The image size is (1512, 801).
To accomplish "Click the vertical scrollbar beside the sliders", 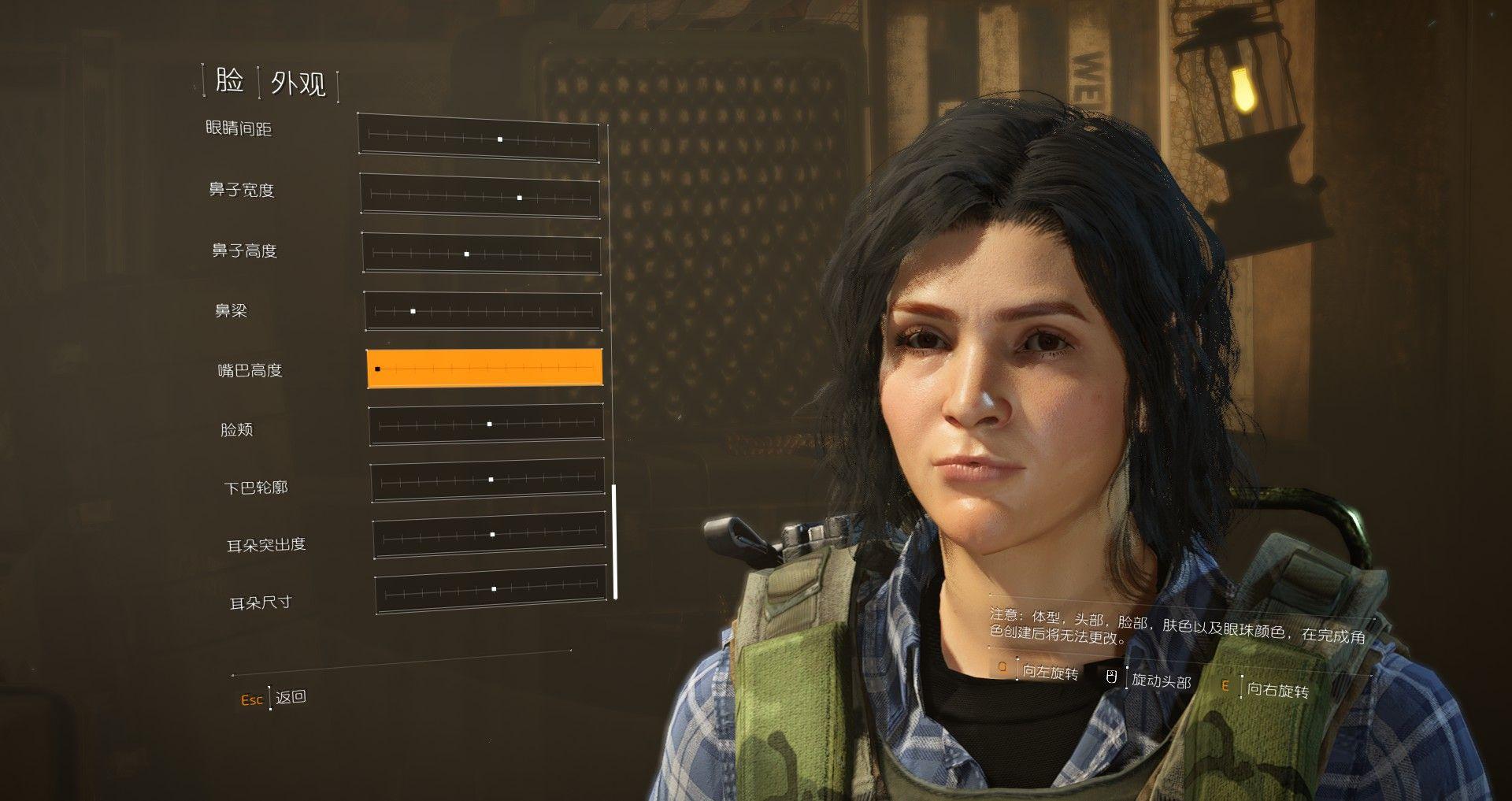I will (x=615, y=542).
